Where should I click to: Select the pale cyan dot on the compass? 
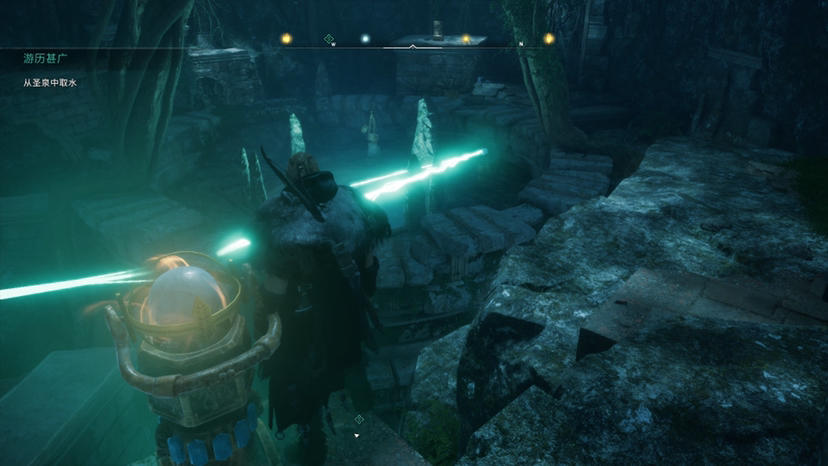[x=365, y=39]
